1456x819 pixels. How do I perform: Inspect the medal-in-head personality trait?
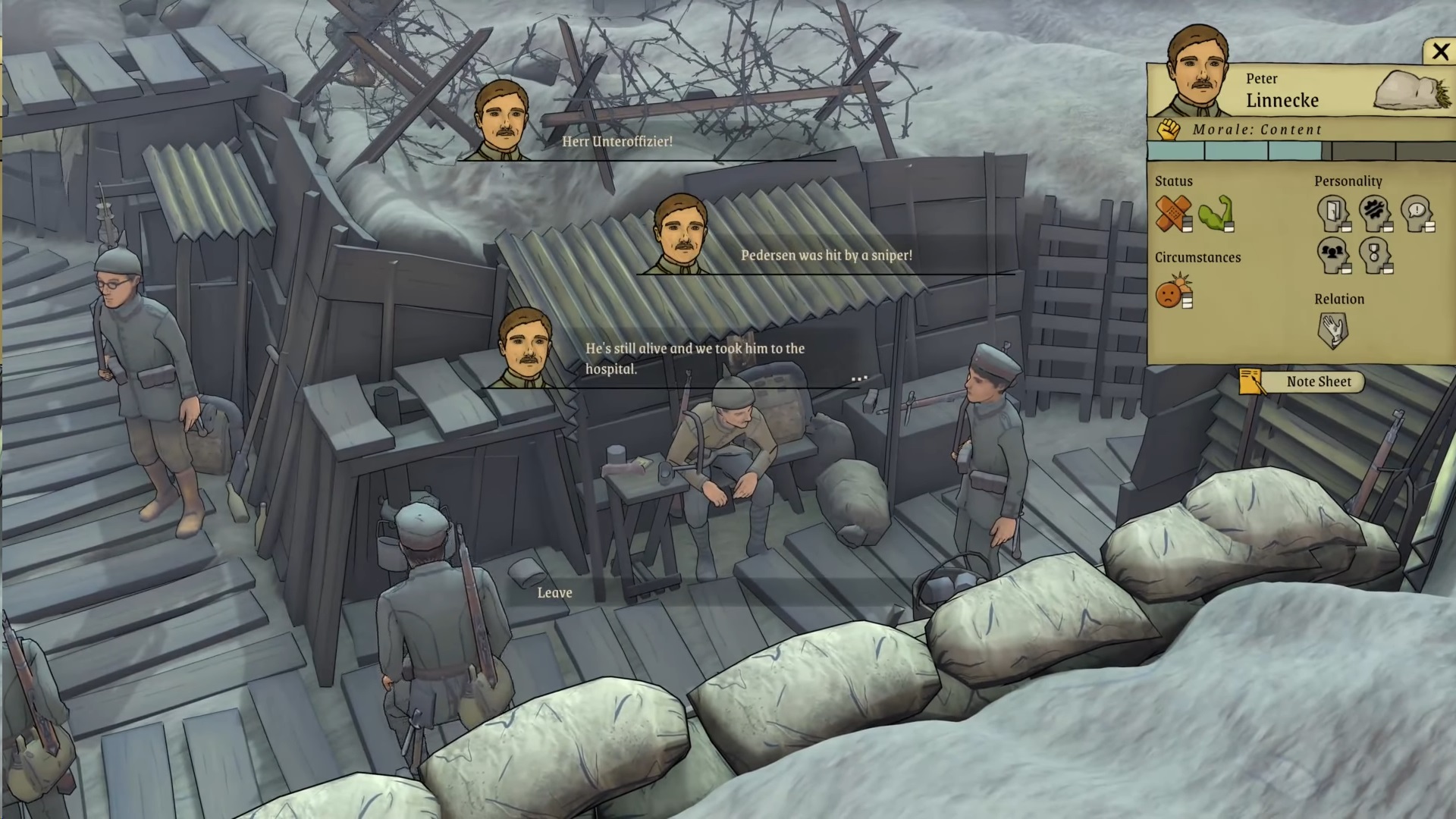click(x=1374, y=256)
